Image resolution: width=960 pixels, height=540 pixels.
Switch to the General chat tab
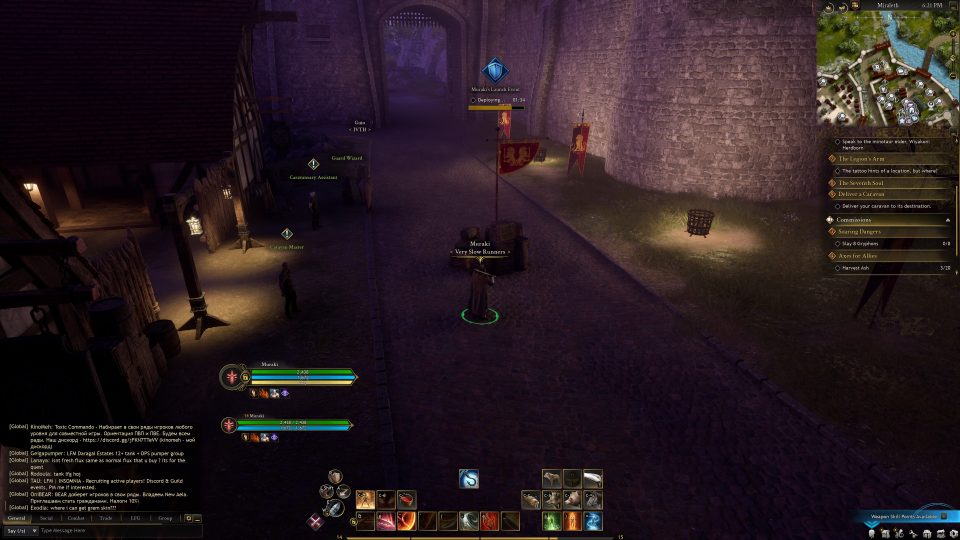pos(17,518)
